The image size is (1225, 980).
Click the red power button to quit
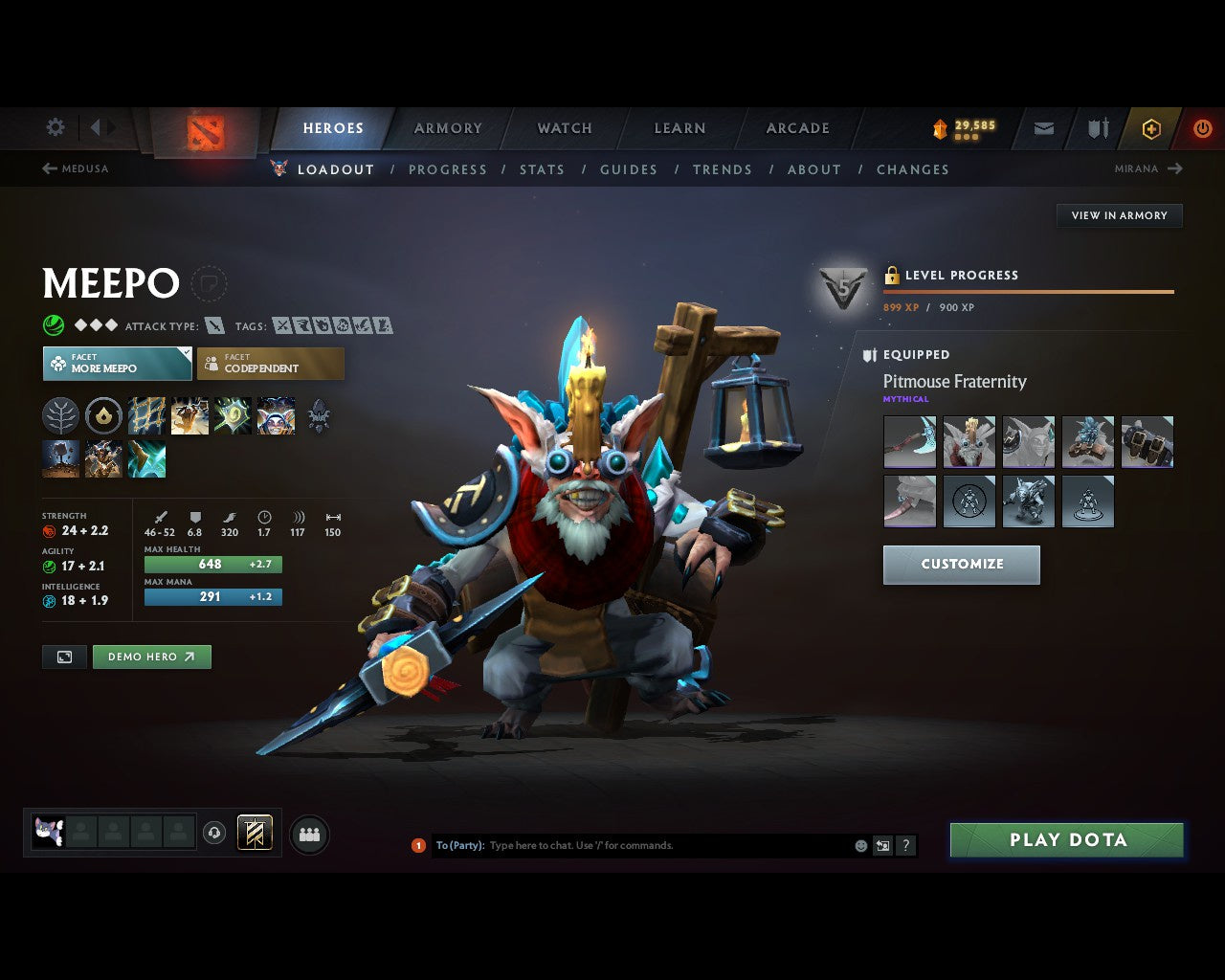[x=1202, y=128]
